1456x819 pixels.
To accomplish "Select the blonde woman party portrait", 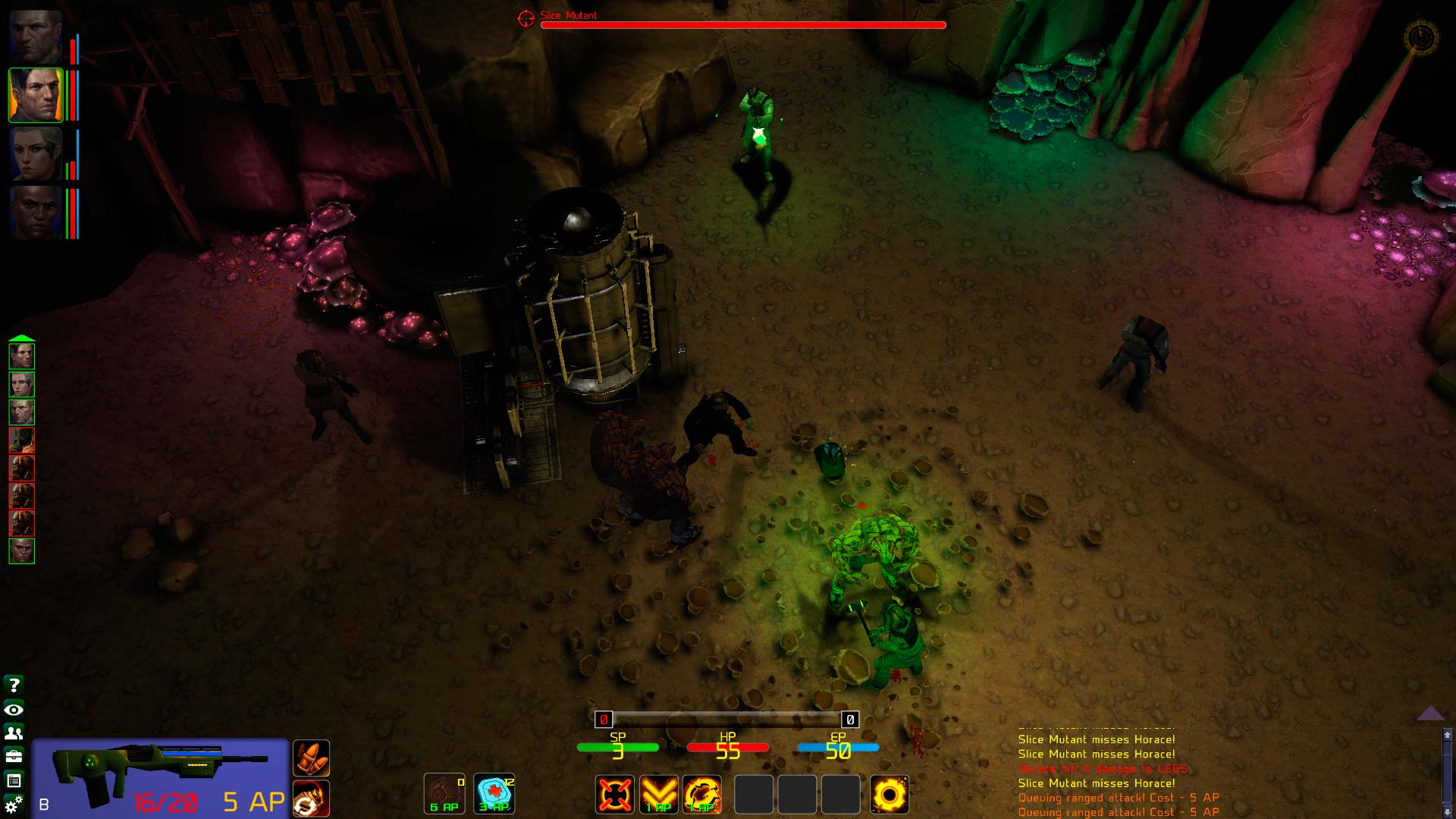I will click(36, 154).
